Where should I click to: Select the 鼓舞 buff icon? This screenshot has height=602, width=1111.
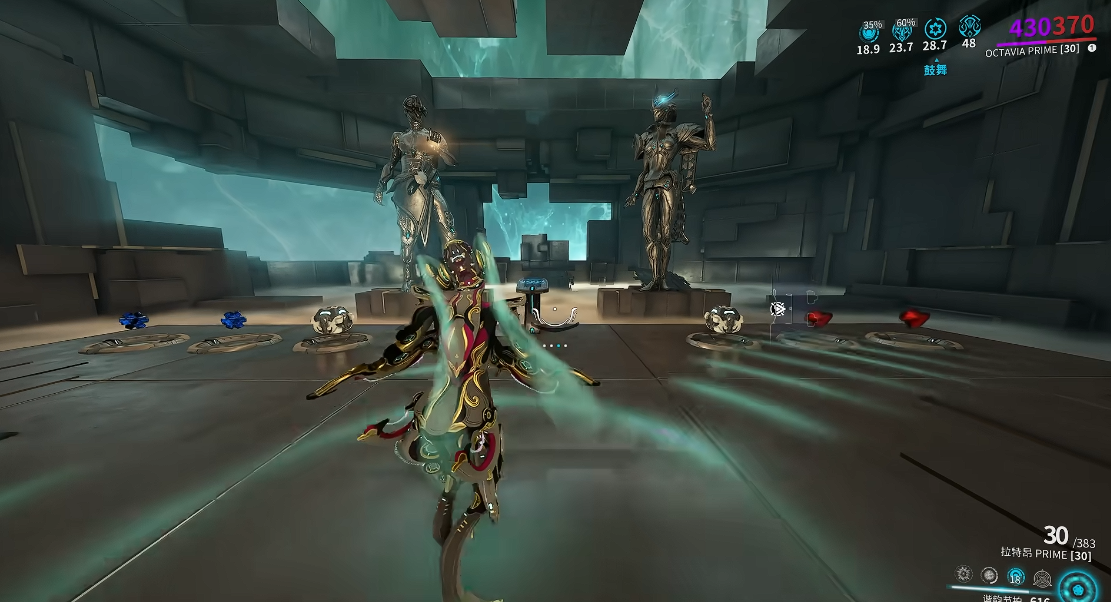(x=935, y=29)
